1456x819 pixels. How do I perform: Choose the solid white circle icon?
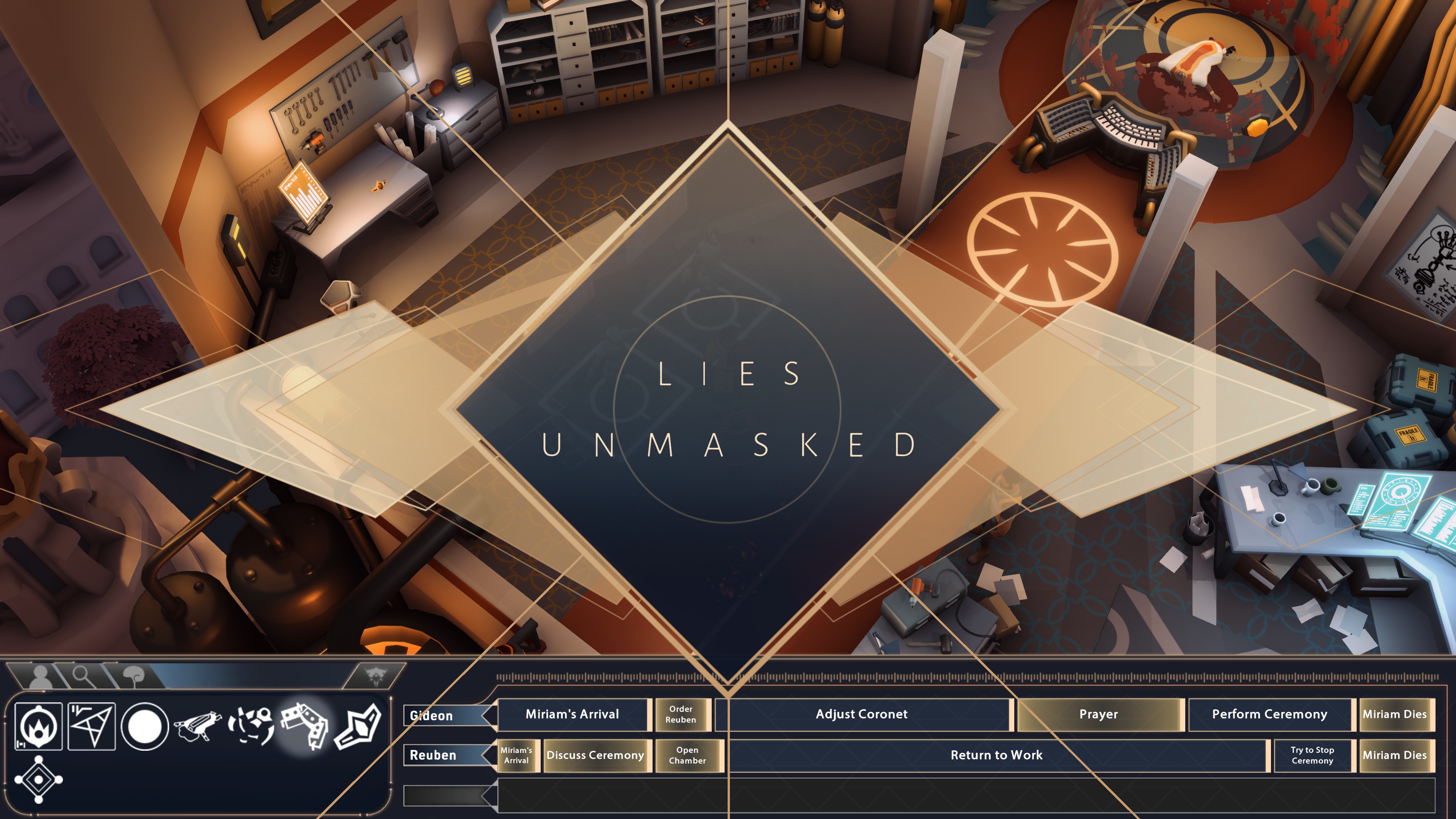click(x=145, y=726)
